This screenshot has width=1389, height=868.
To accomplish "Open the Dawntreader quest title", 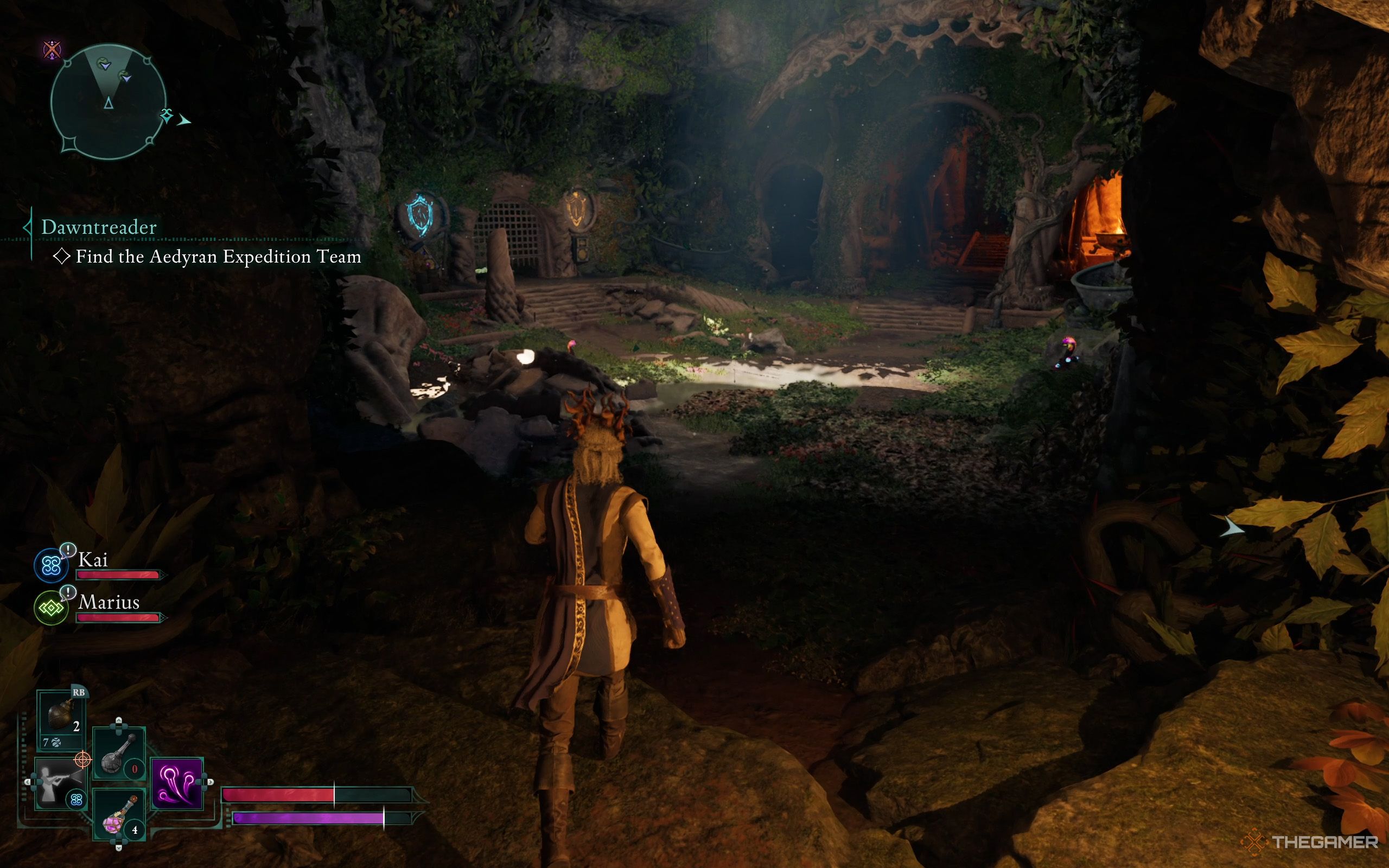I will pos(99,227).
